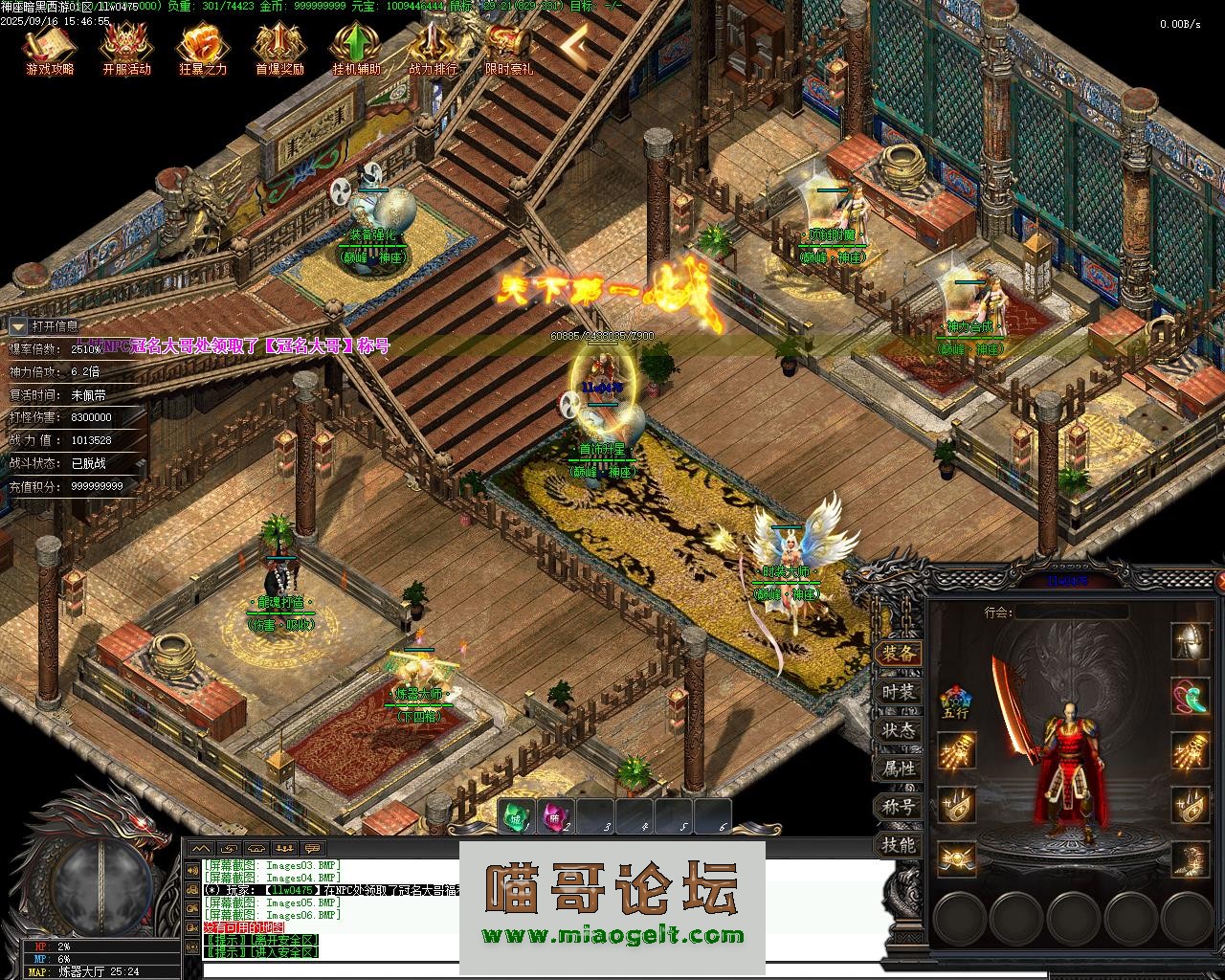The height and width of the screenshot is (980, 1225).
Task: Switch to the 时装 fashion tab
Action: (899, 692)
